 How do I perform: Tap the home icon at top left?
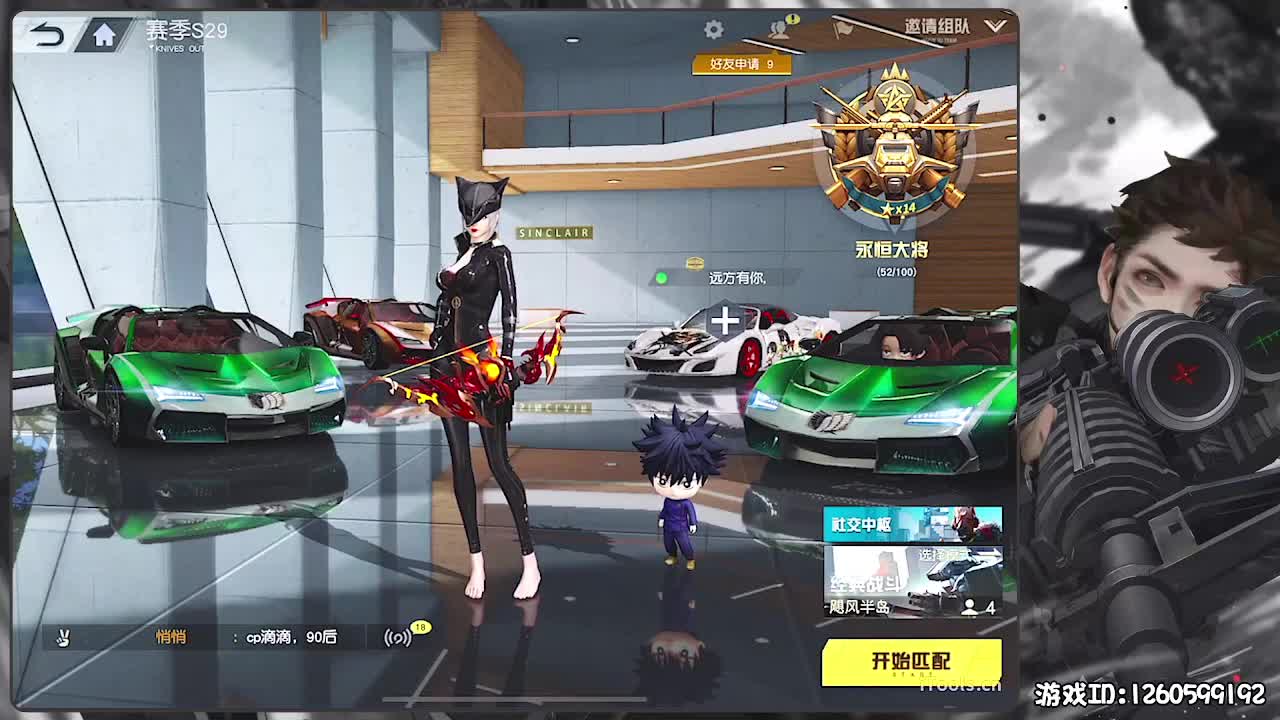107,33
